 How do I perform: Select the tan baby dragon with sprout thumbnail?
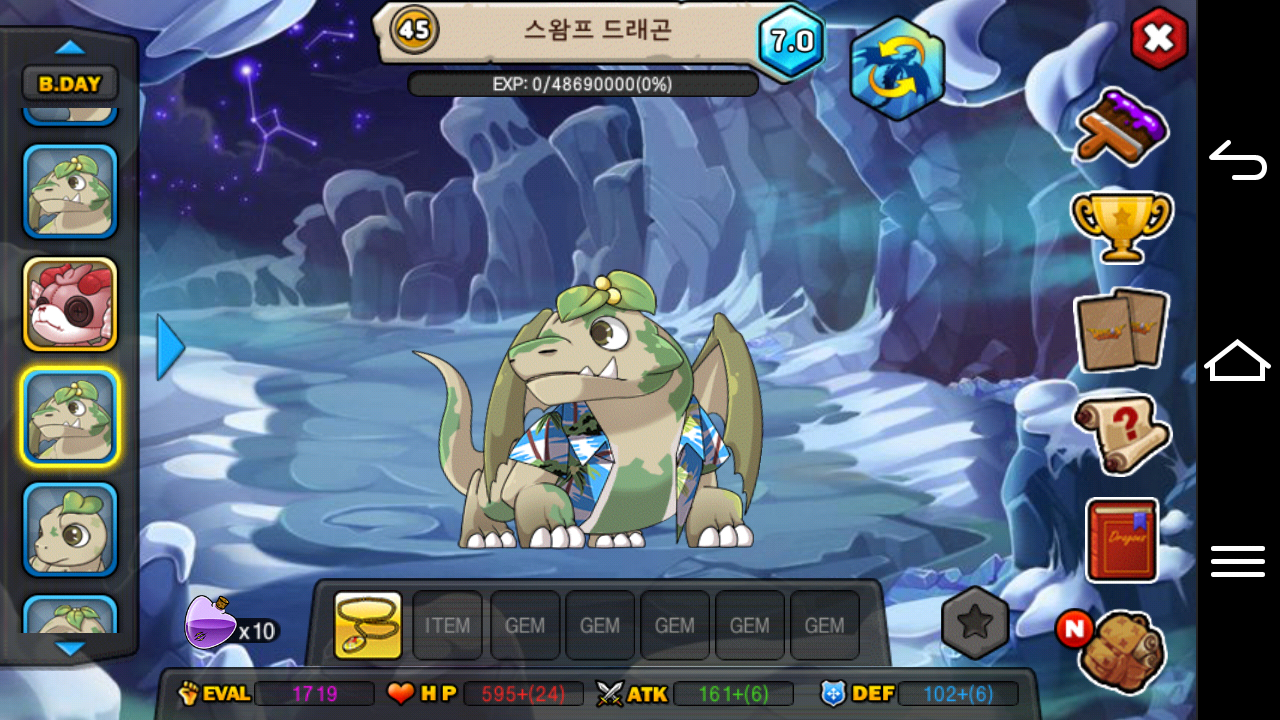pyautogui.click(x=70, y=529)
